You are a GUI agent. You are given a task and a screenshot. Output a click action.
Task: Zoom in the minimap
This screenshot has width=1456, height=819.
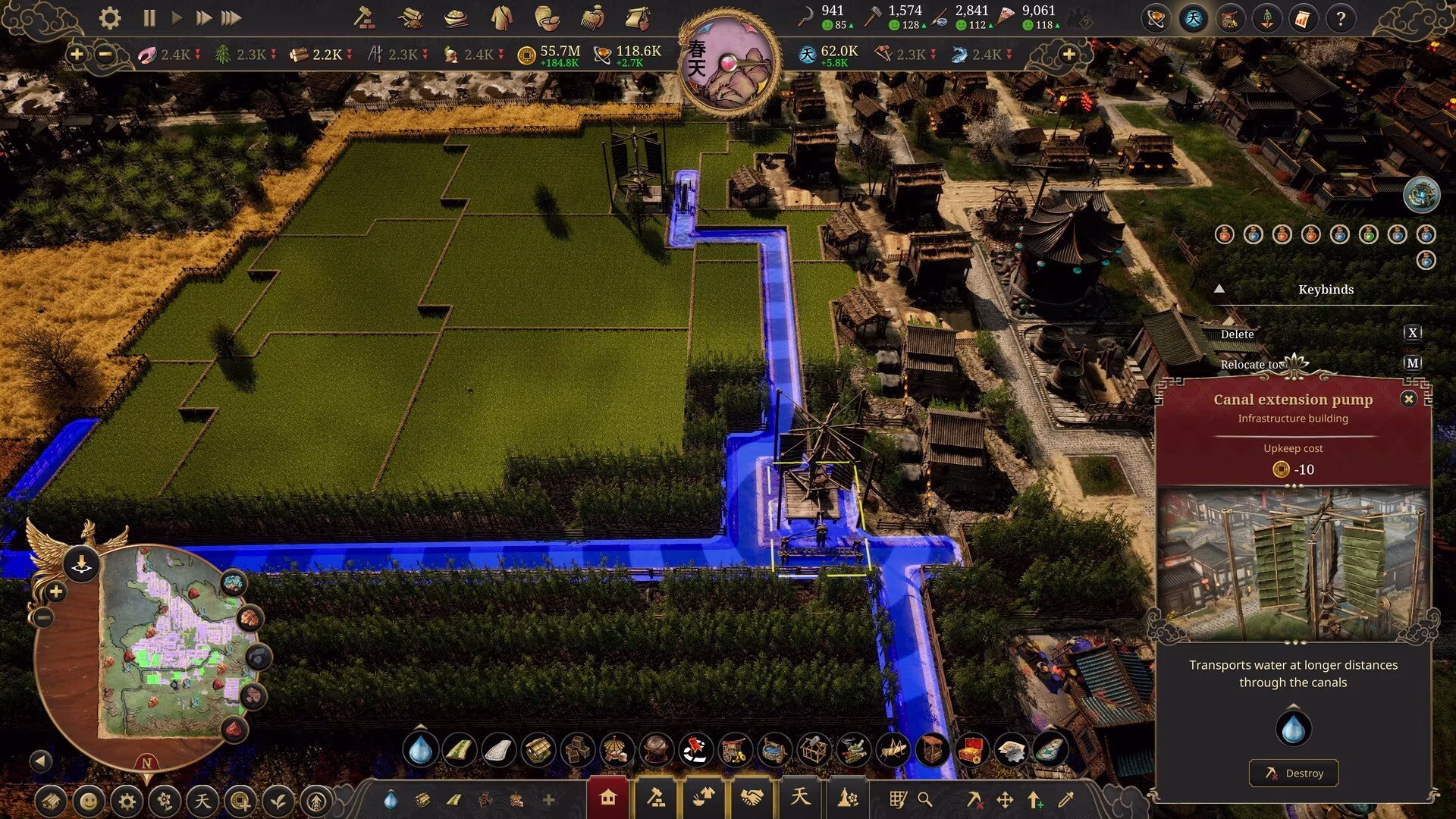pos(55,591)
